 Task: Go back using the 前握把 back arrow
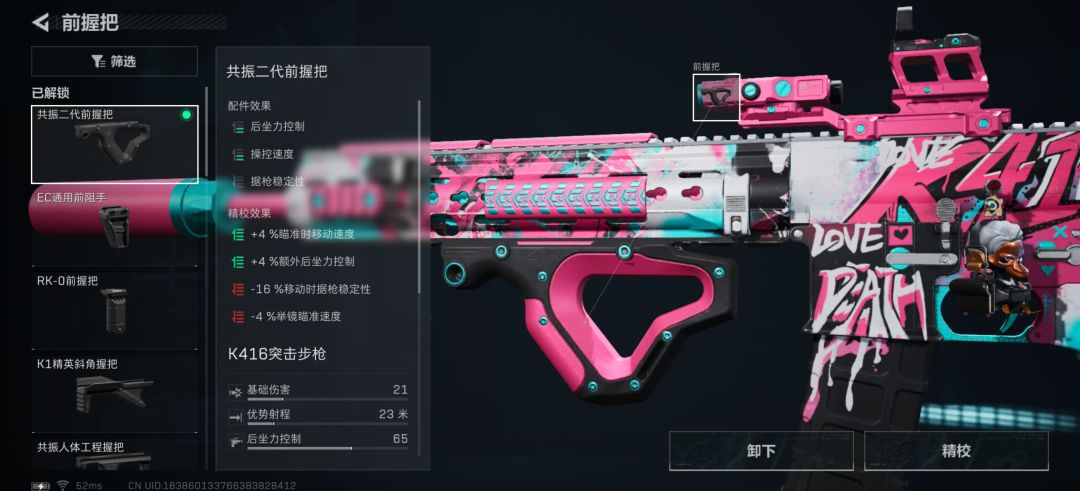click(x=40, y=22)
